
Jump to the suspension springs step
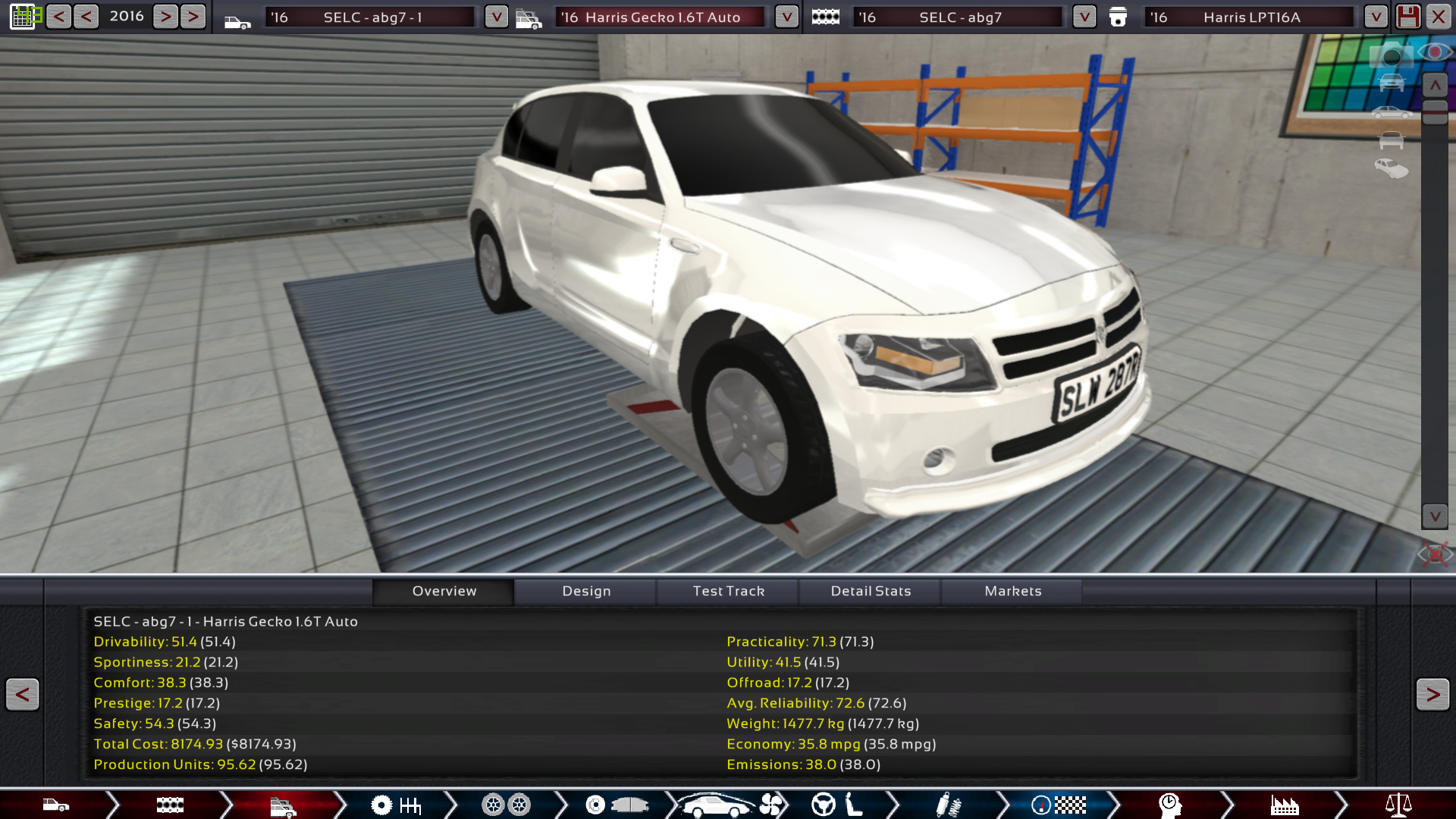pyautogui.click(x=948, y=805)
